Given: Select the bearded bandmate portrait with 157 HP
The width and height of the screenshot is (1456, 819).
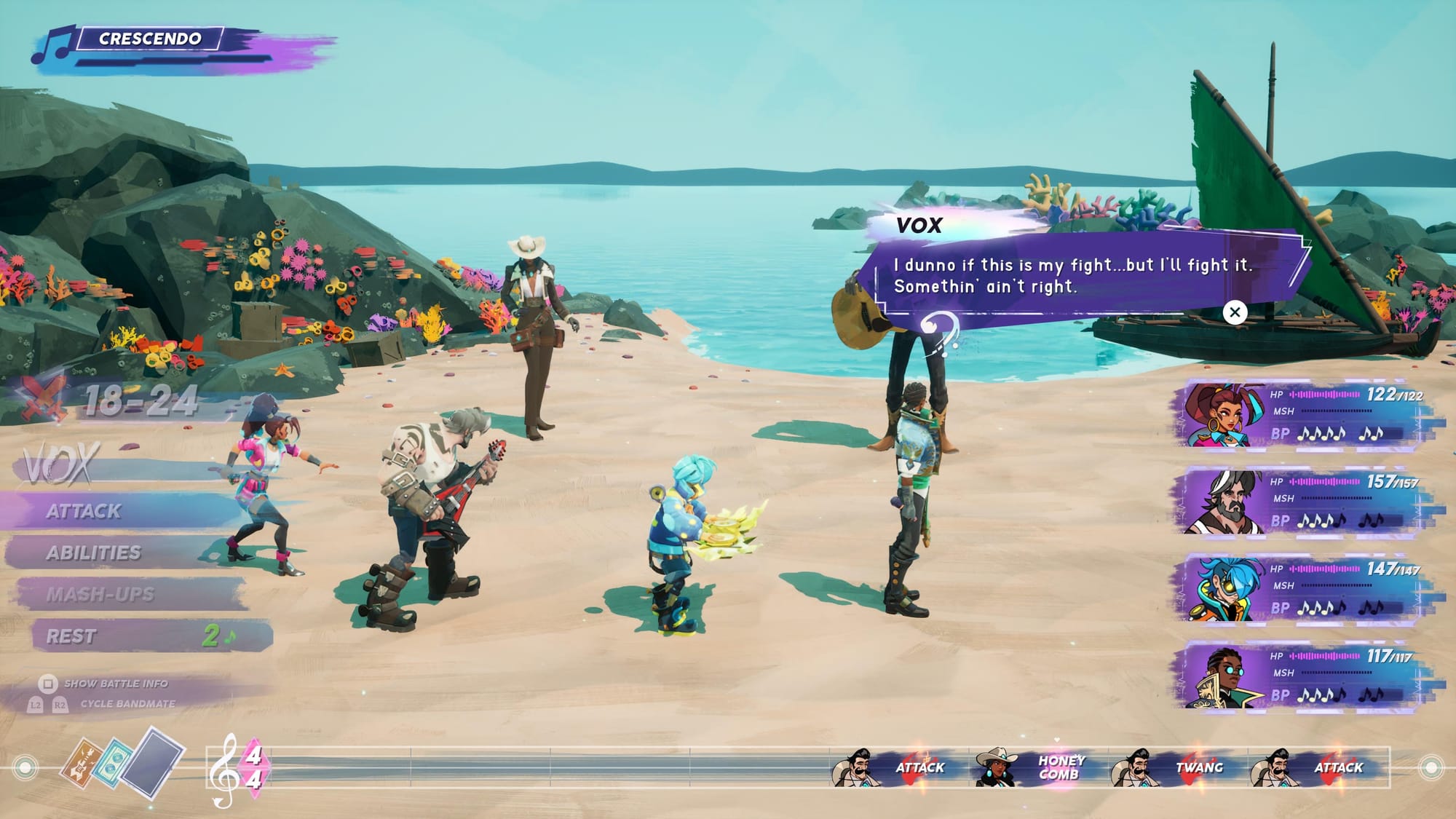Looking at the screenshot, I should (1223, 502).
